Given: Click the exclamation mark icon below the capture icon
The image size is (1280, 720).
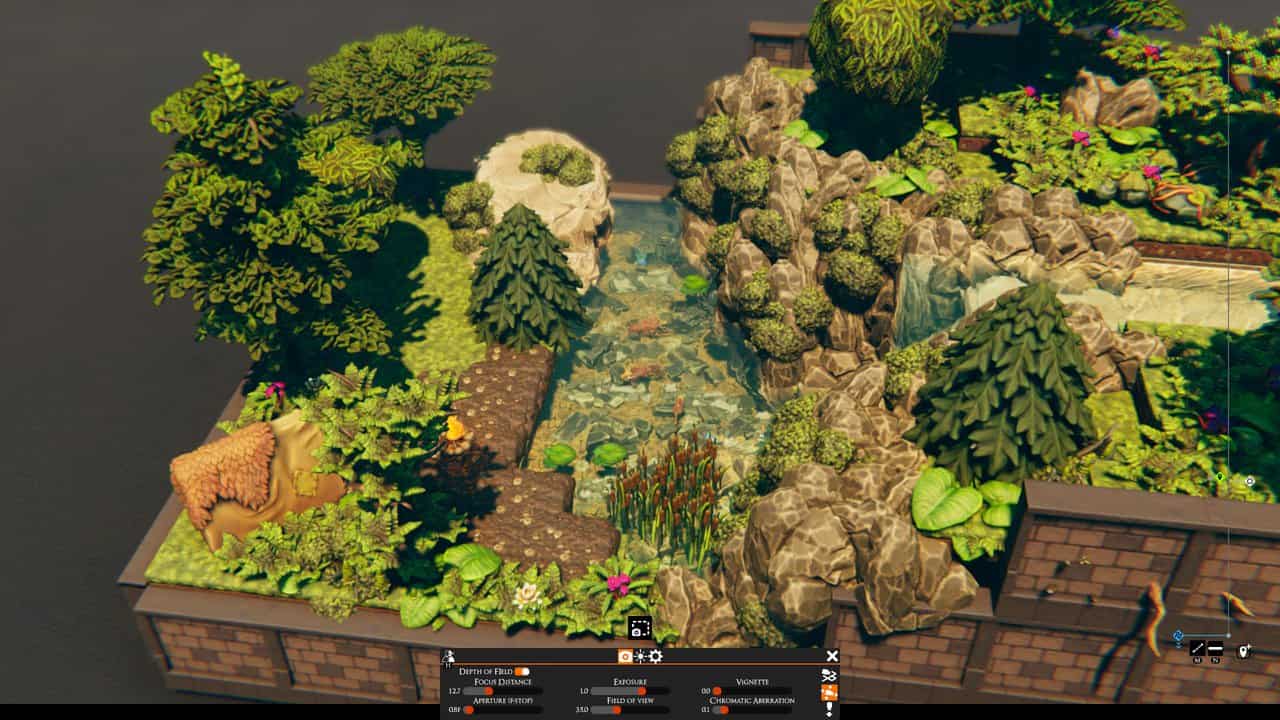Looking at the screenshot, I should [829, 707].
